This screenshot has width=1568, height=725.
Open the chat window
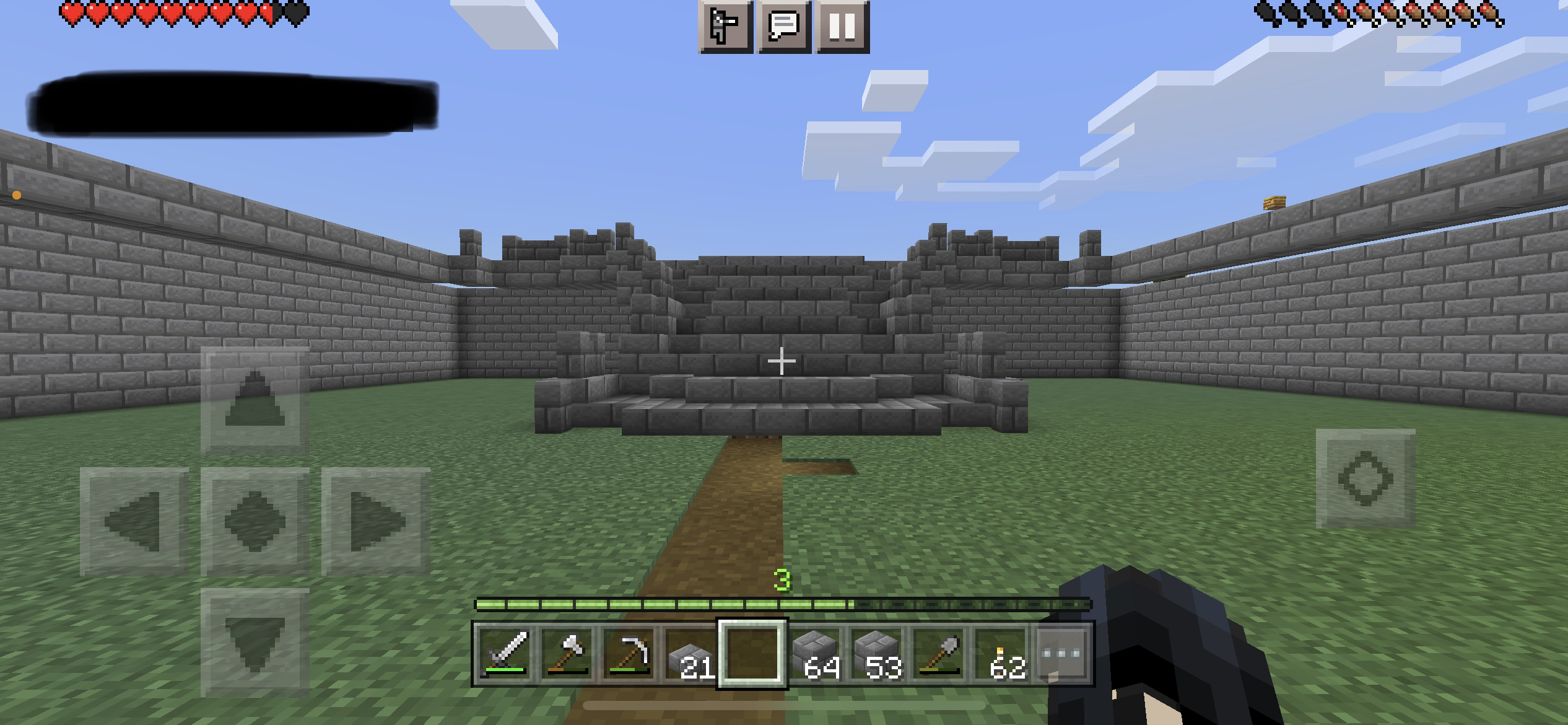click(x=783, y=27)
